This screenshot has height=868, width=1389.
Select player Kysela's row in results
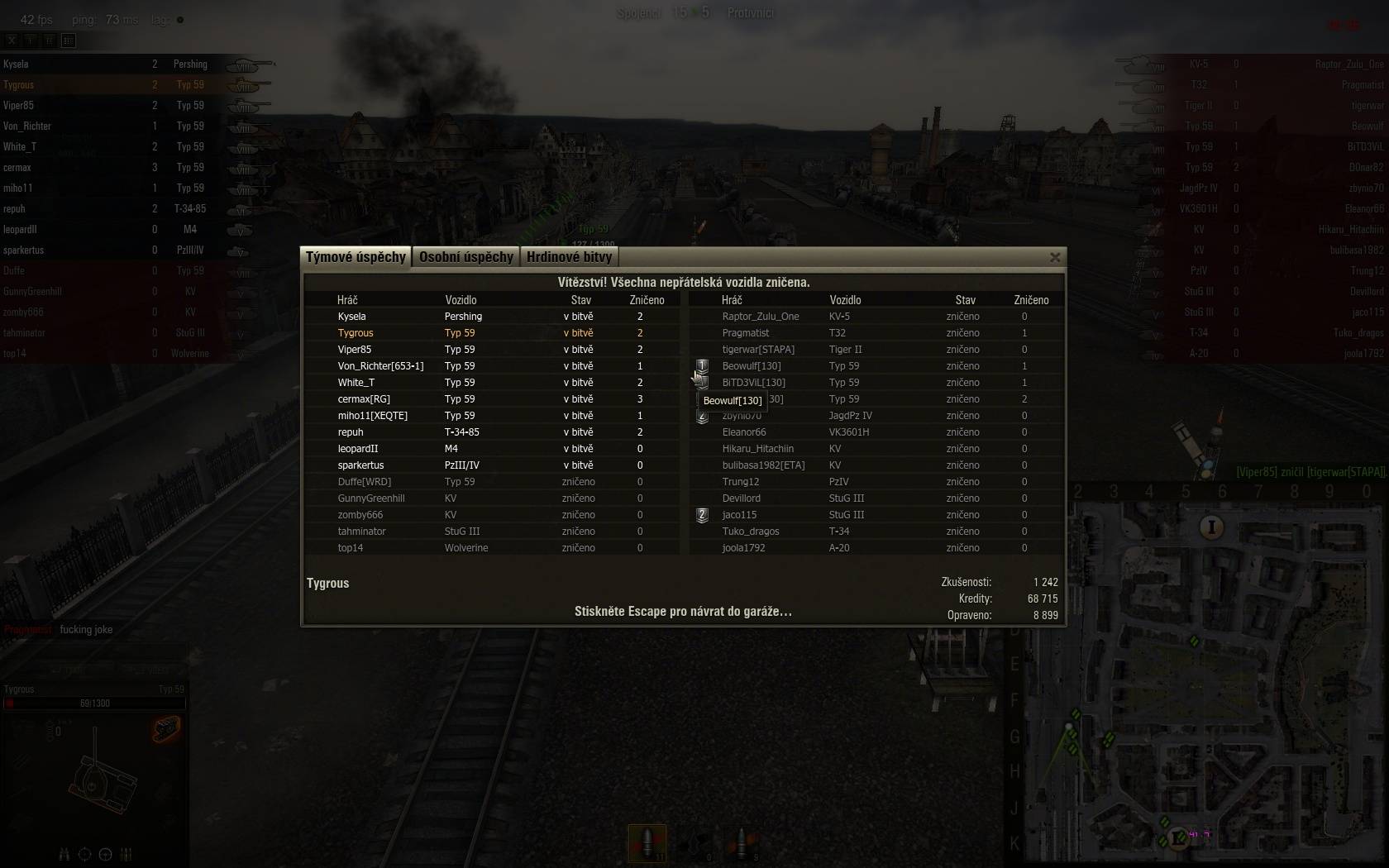351,317
